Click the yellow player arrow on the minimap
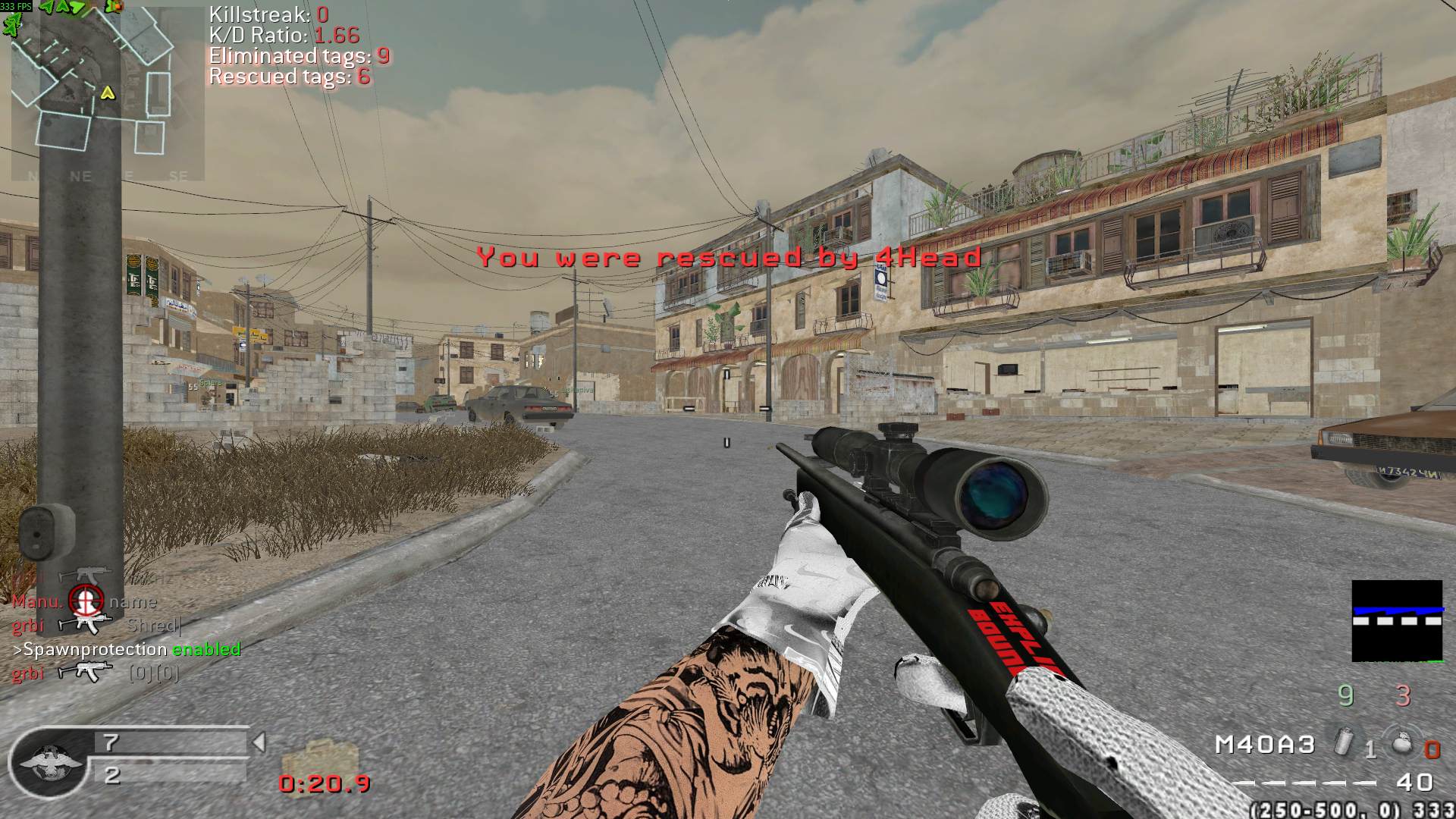The height and width of the screenshot is (819, 1456). tap(108, 93)
